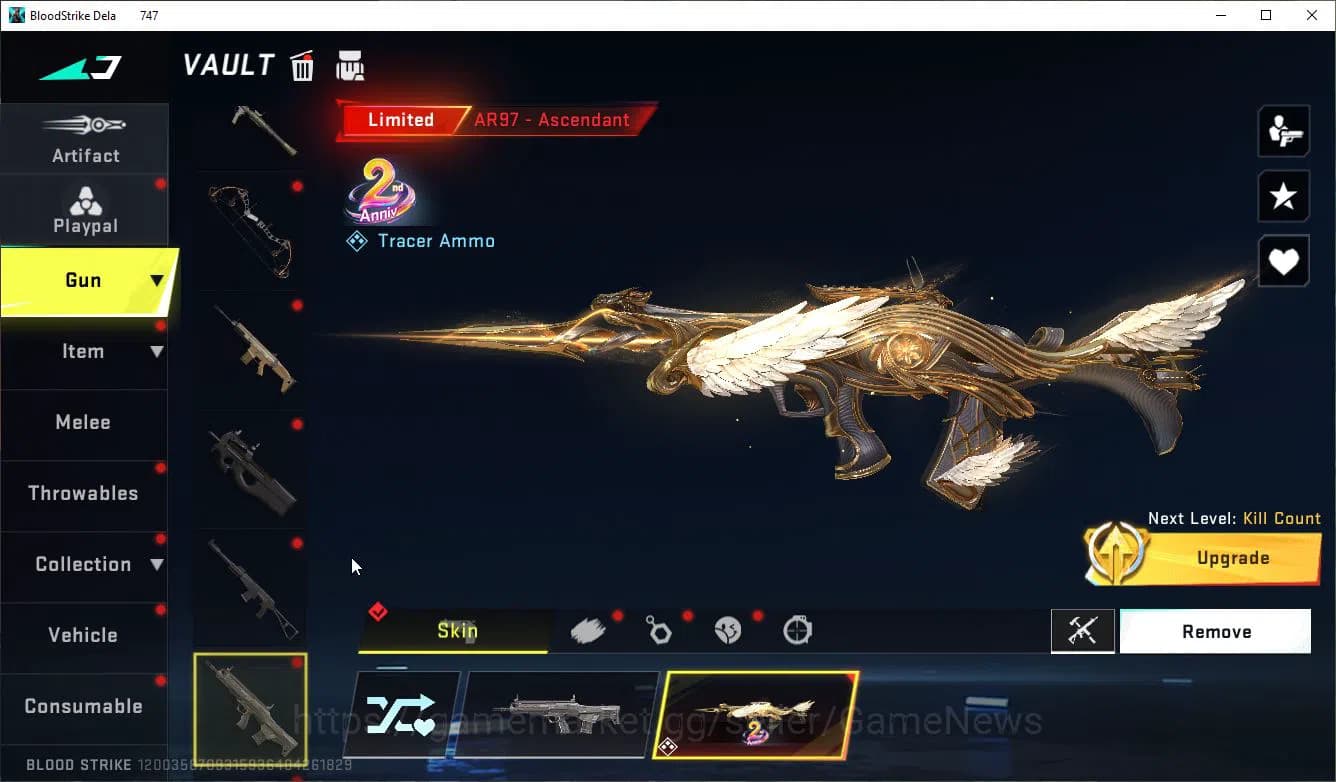Click the red checkmark above Skin tab
Image resolution: width=1336 pixels, height=782 pixels.
378,610
